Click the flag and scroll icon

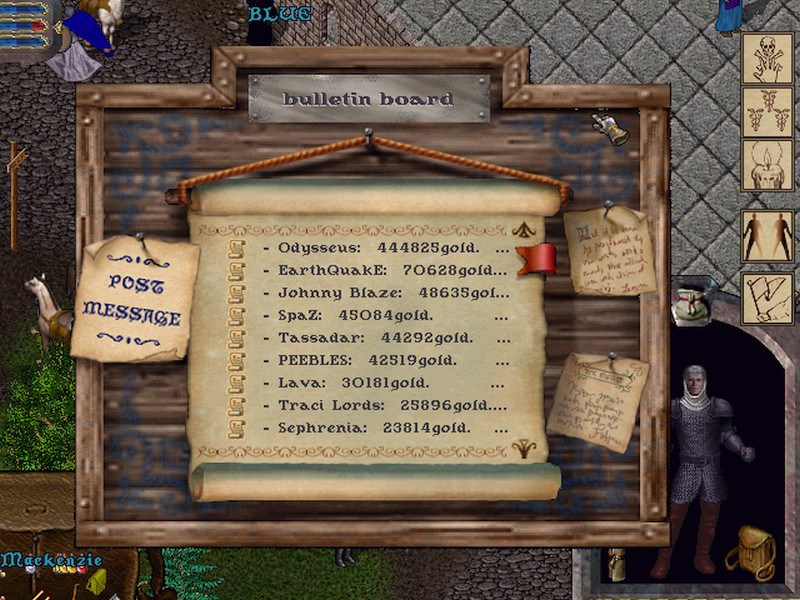point(767,298)
